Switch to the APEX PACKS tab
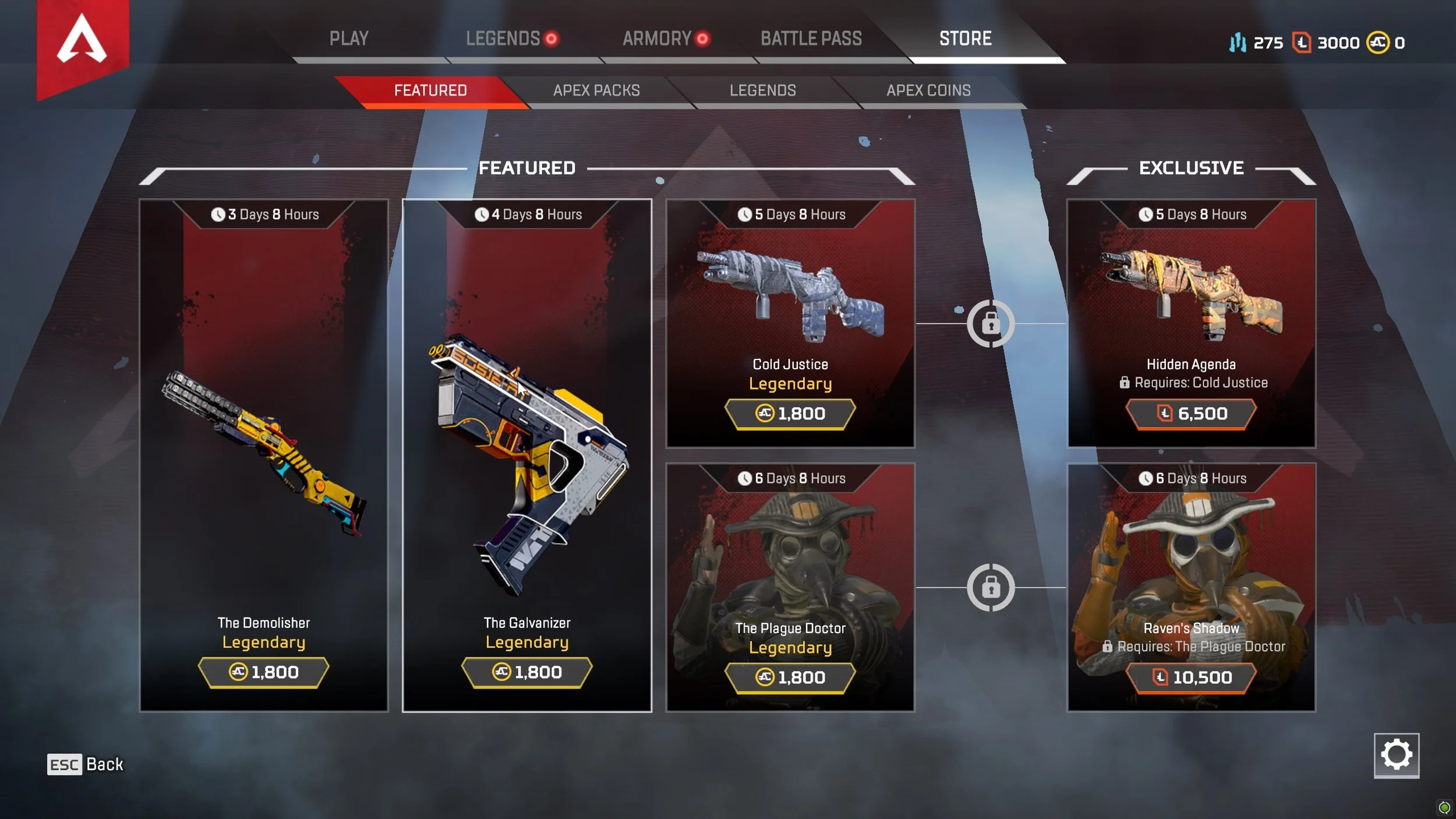The width and height of the screenshot is (1456, 819). (x=596, y=90)
